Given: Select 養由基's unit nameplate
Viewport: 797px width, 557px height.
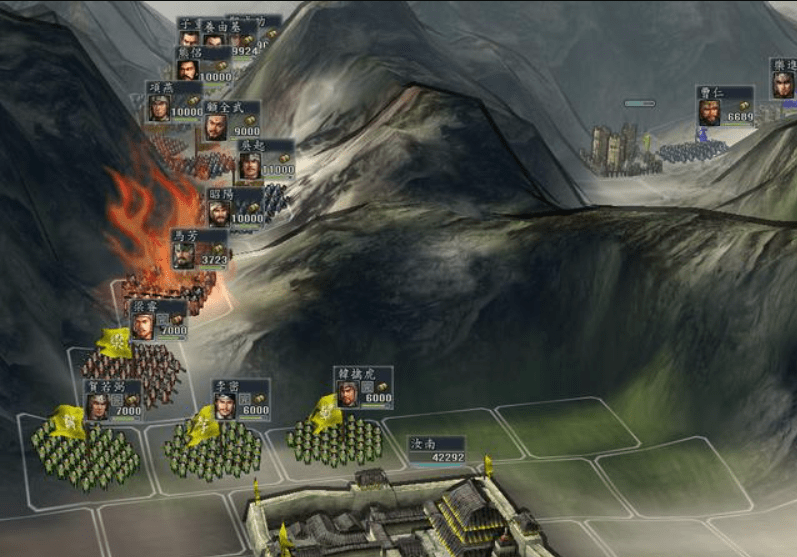Looking at the screenshot, I should point(228,37).
